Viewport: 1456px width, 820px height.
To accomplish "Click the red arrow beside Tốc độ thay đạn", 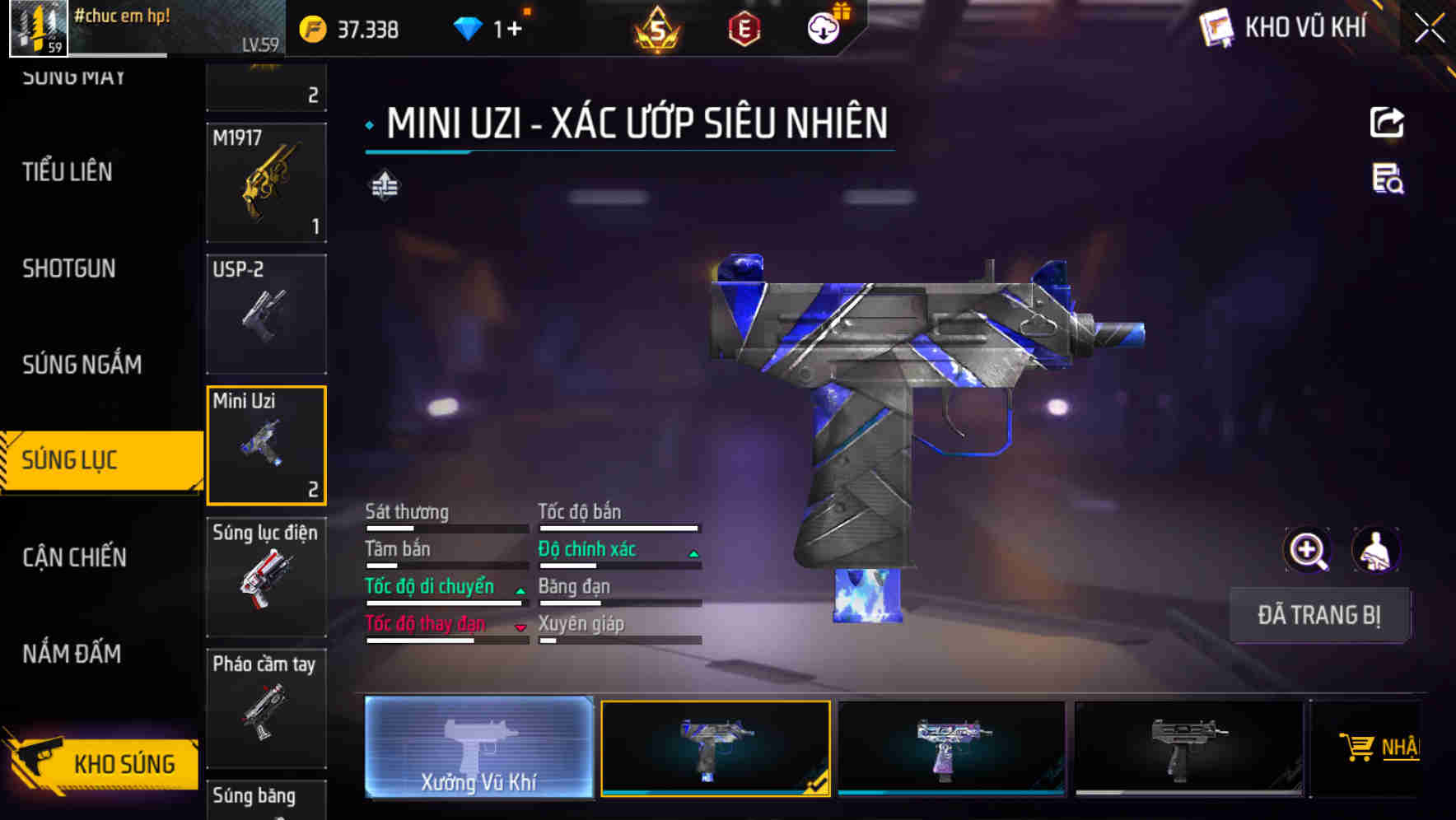I will pos(520,628).
